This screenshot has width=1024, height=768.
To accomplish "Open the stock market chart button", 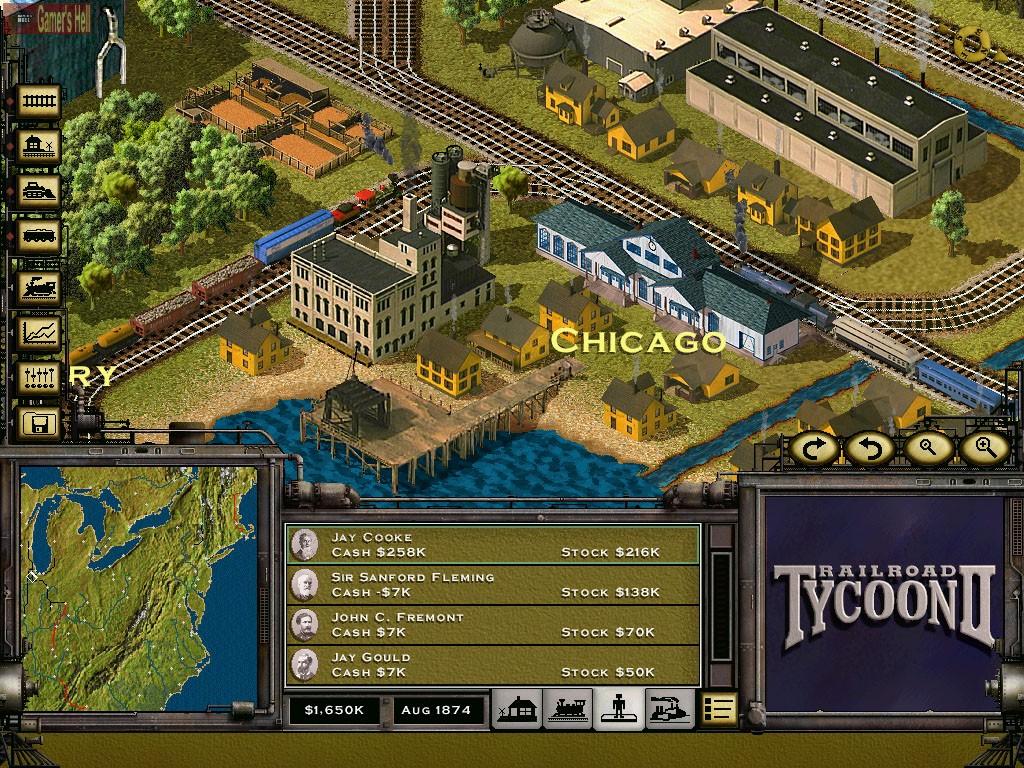I will [40, 331].
